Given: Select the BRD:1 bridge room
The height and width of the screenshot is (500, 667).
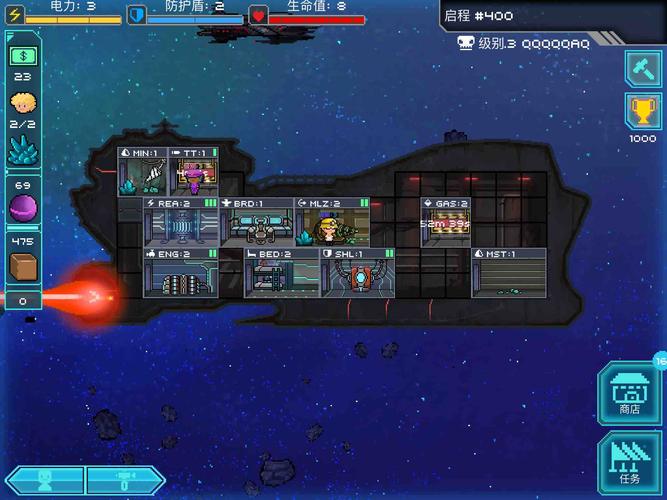Looking at the screenshot, I should [256, 222].
